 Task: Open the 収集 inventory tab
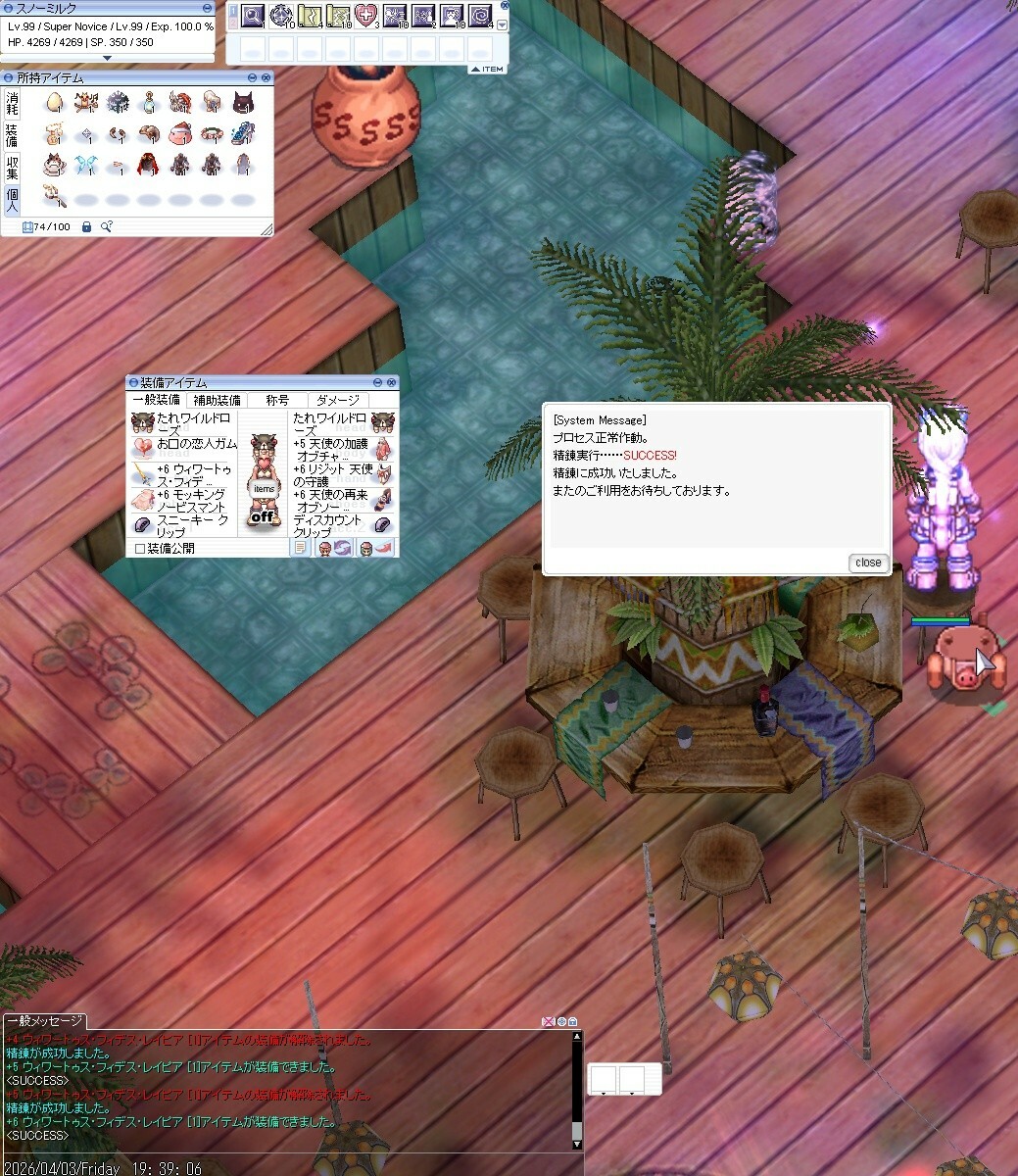click(x=12, y=167)
